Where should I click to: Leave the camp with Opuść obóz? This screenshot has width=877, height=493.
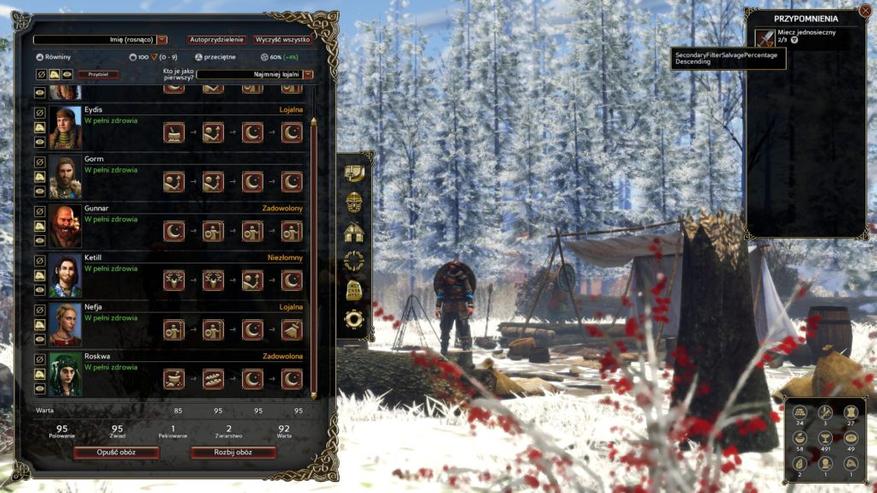[x=116, y=452]
